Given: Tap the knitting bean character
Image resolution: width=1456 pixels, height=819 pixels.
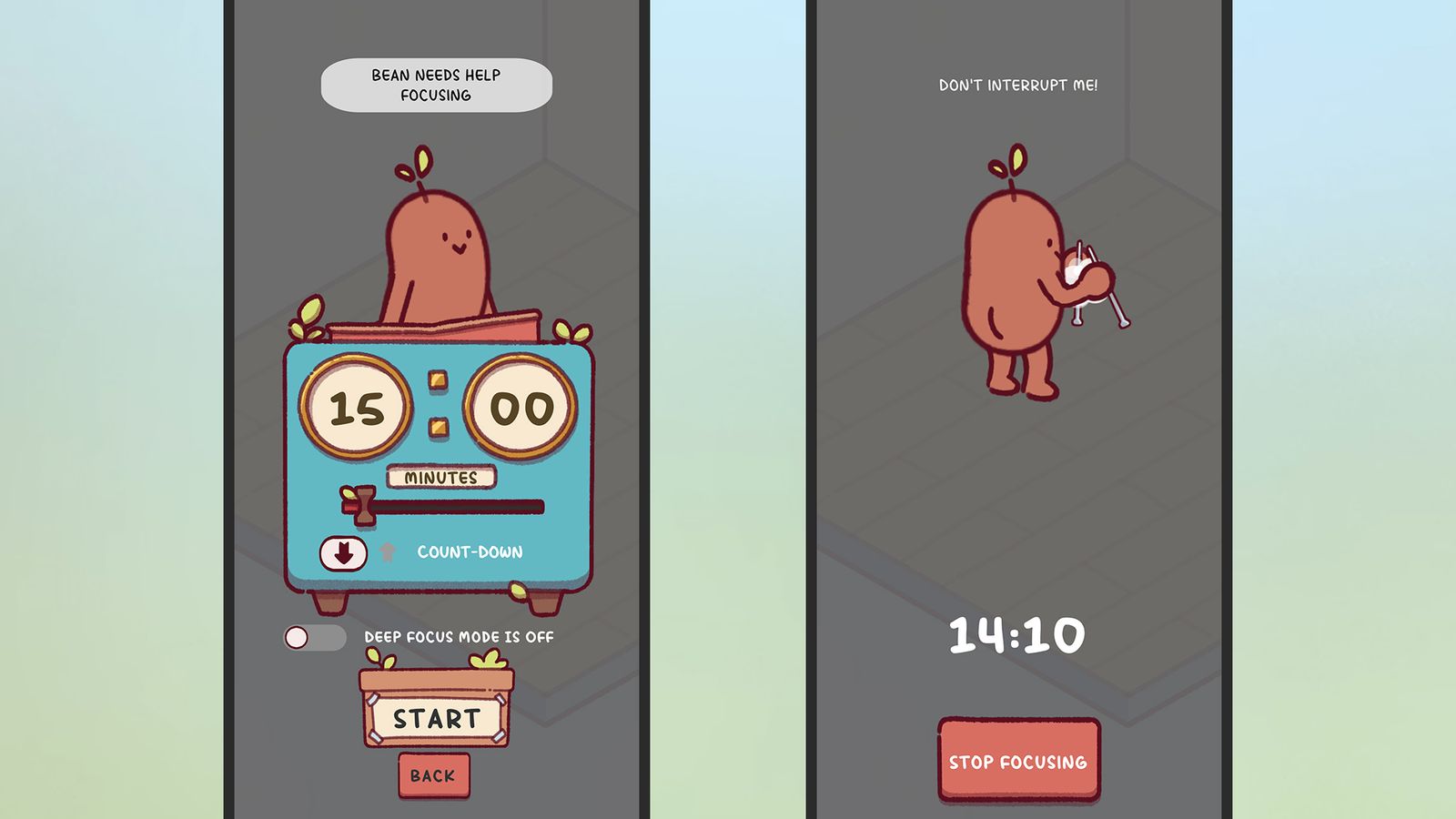Looking at the screenshot, I should (1010, 273).
